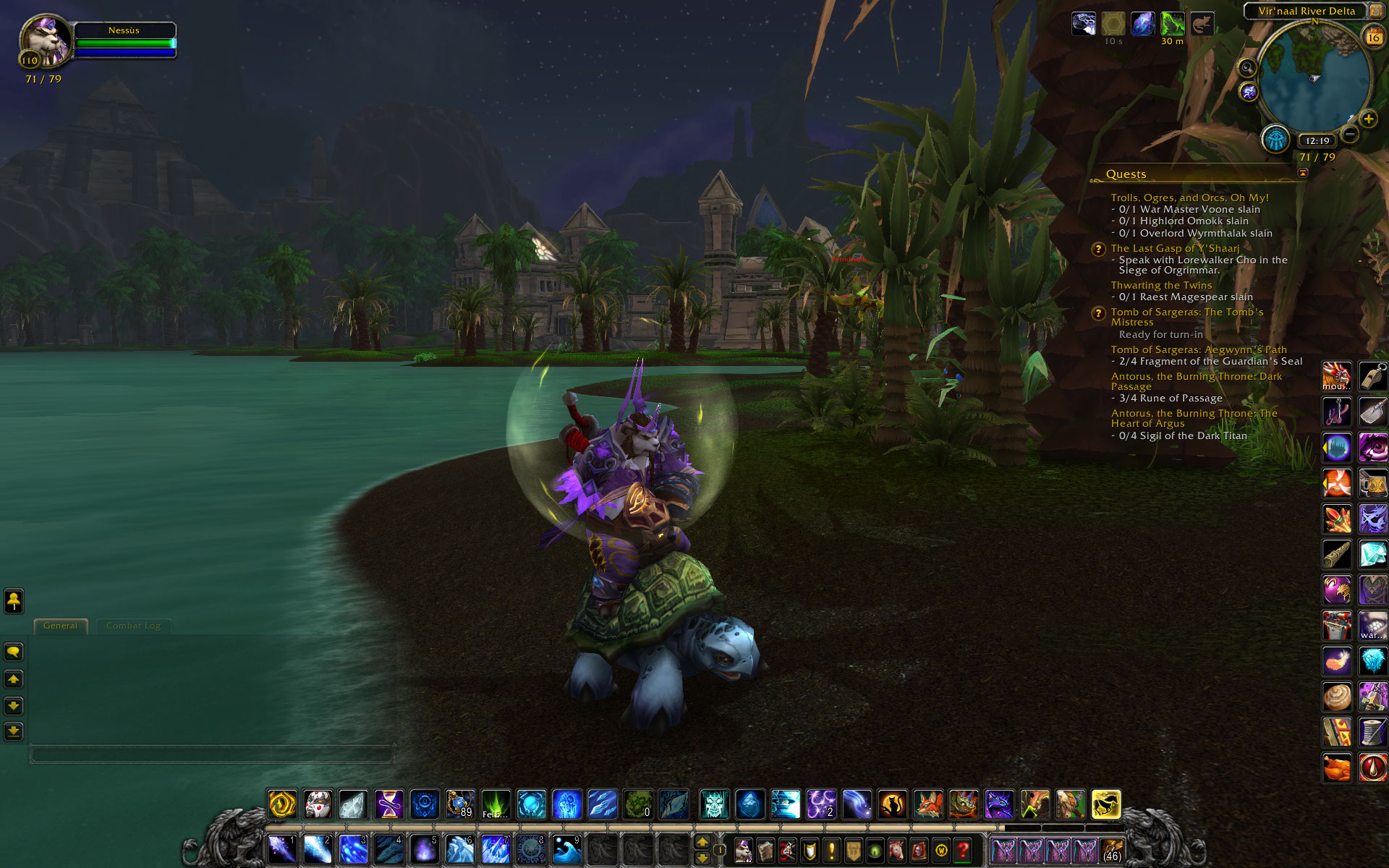Select The Last Gasp of Y'Shaarj quest
Viewport: 1389px width, 868px height.
pyautogui.click(x=1175, y=248)
